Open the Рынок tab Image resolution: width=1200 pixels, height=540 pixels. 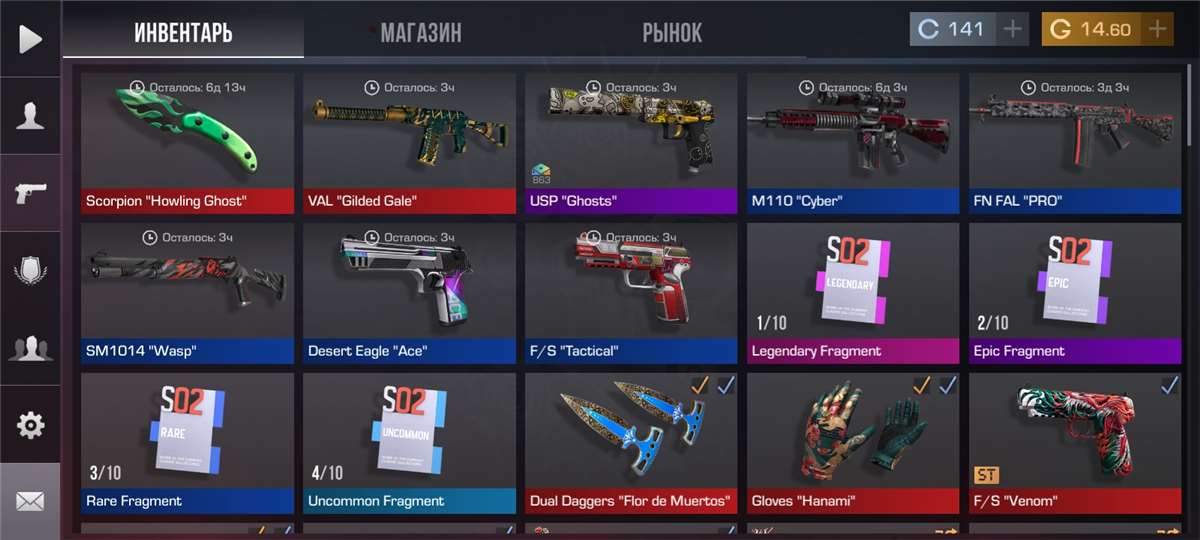(672, 32)
